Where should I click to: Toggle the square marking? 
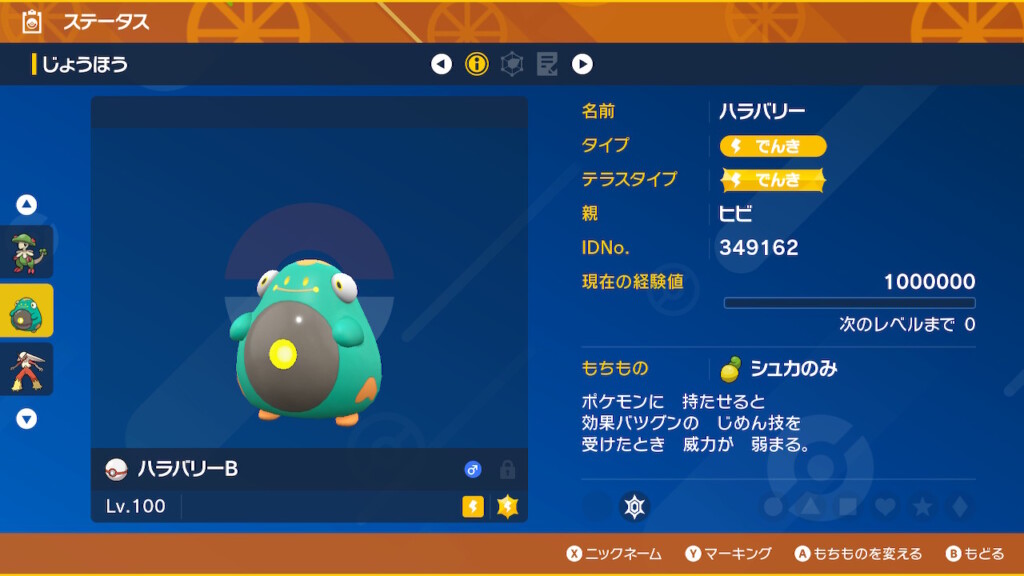click(x=847, y=507)
